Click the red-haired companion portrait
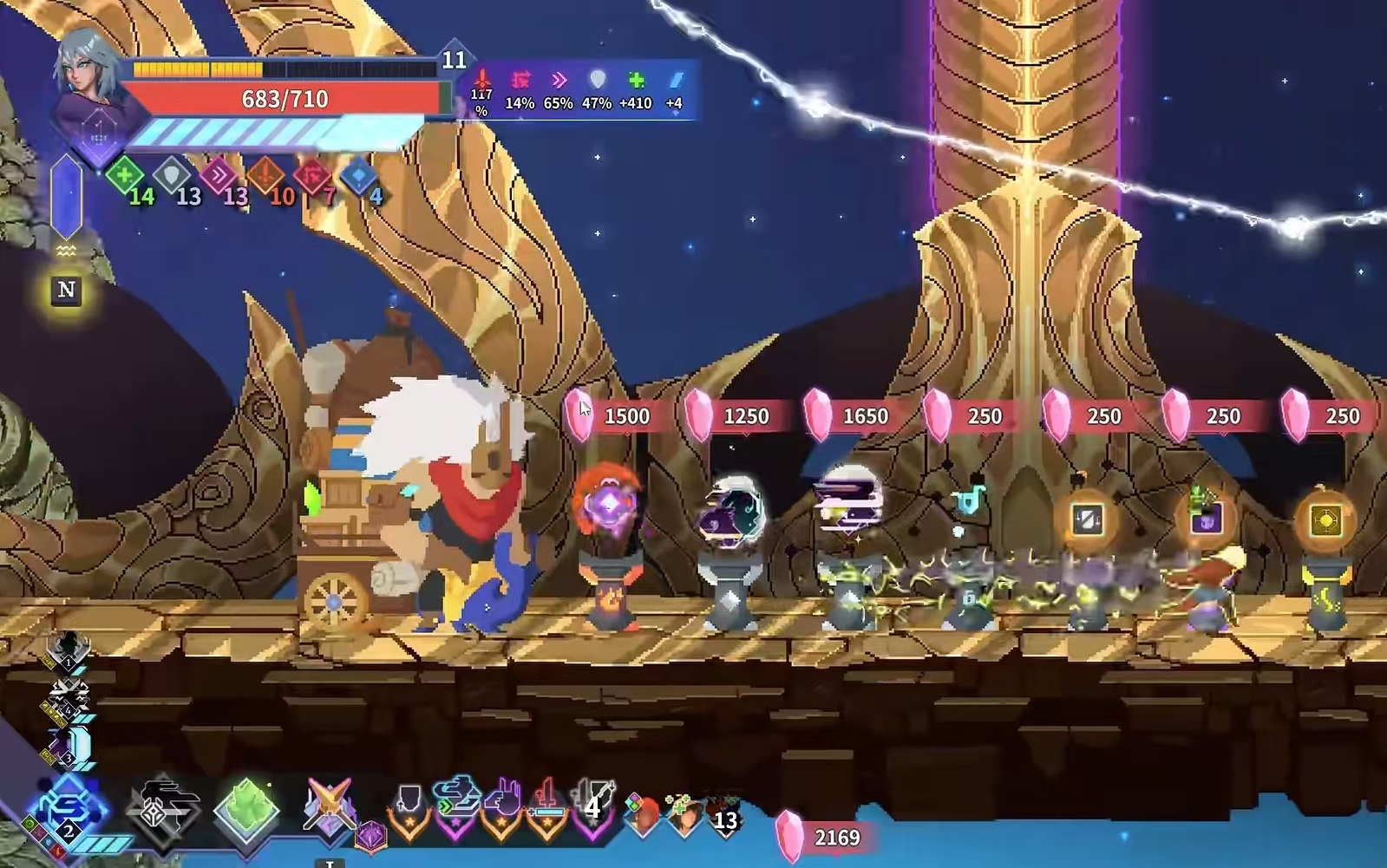The height and width of the screenshot is (868, 1387). (644, 815)
